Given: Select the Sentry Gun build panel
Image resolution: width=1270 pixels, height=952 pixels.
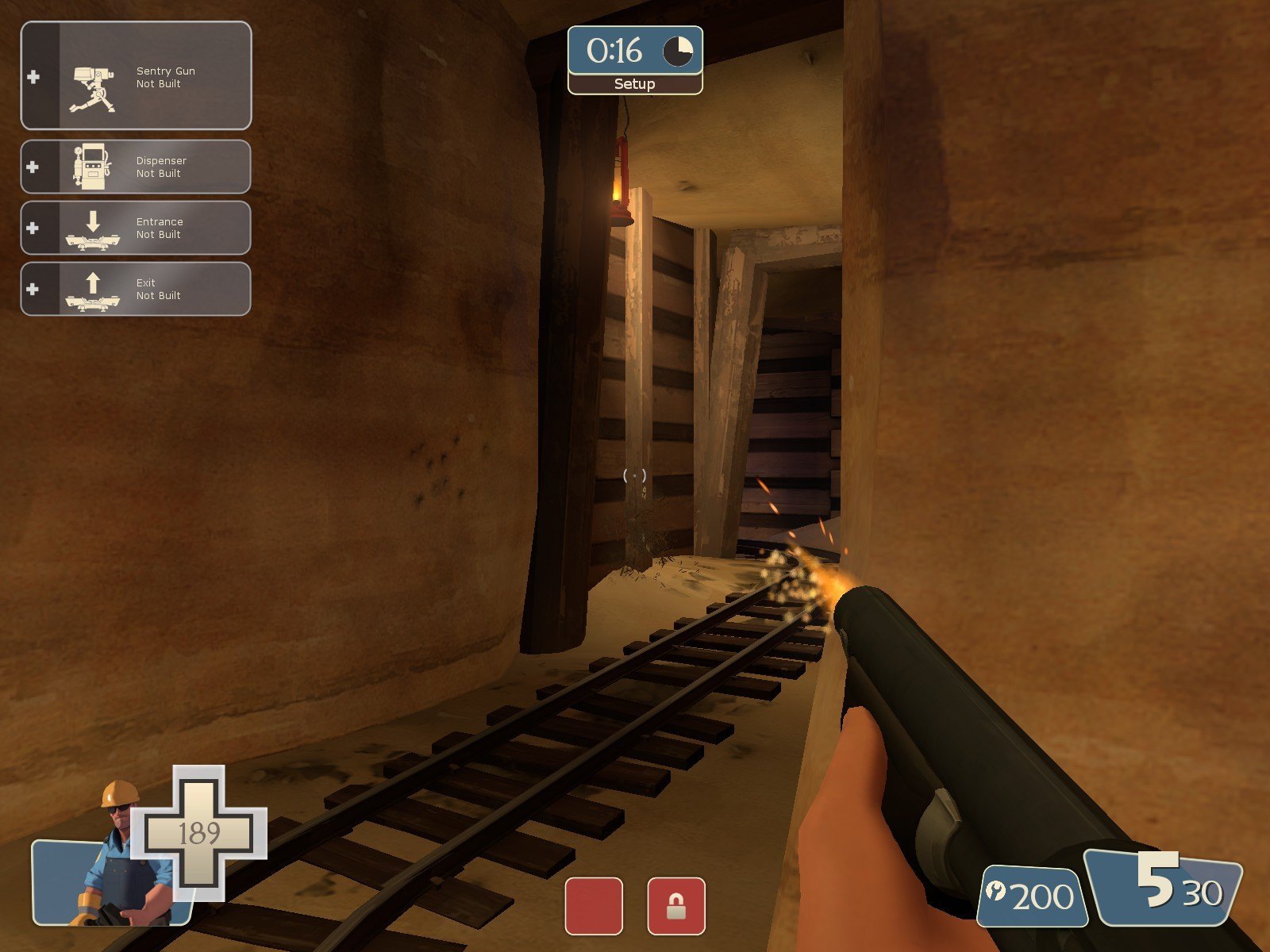Looking at the screenshot, I should 136,76.
